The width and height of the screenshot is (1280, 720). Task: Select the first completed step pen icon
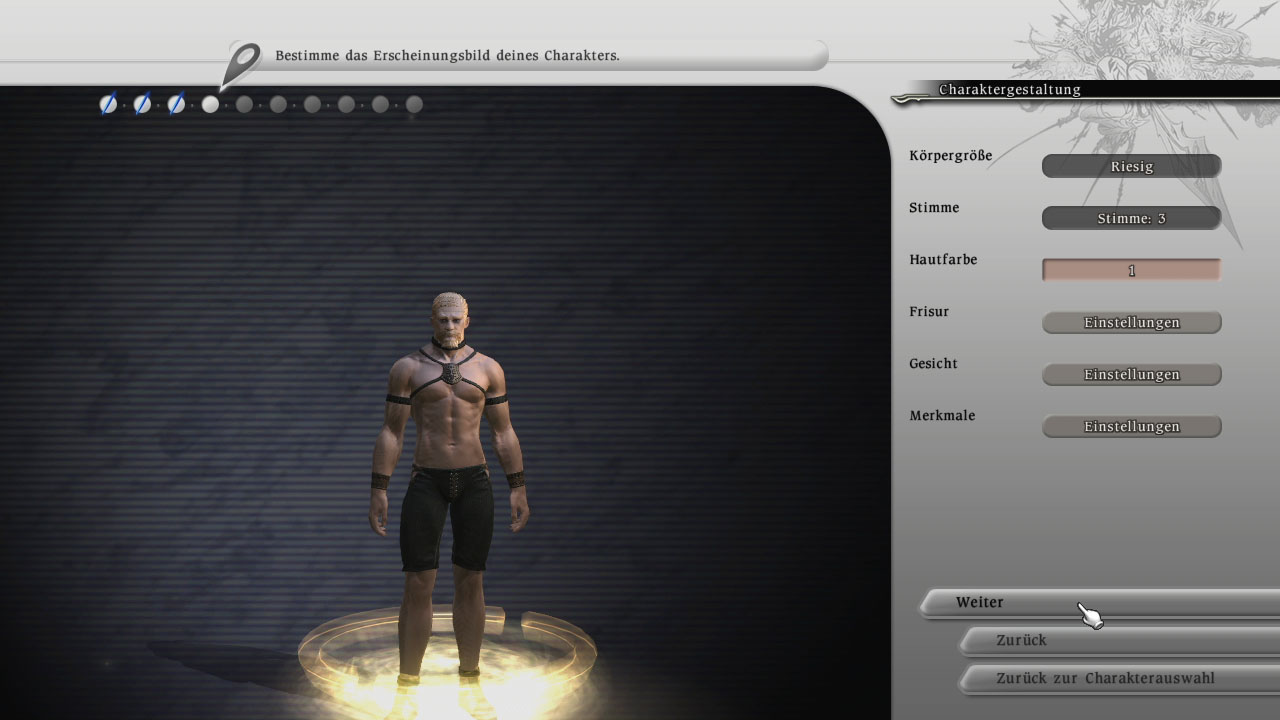coord(109,104)
